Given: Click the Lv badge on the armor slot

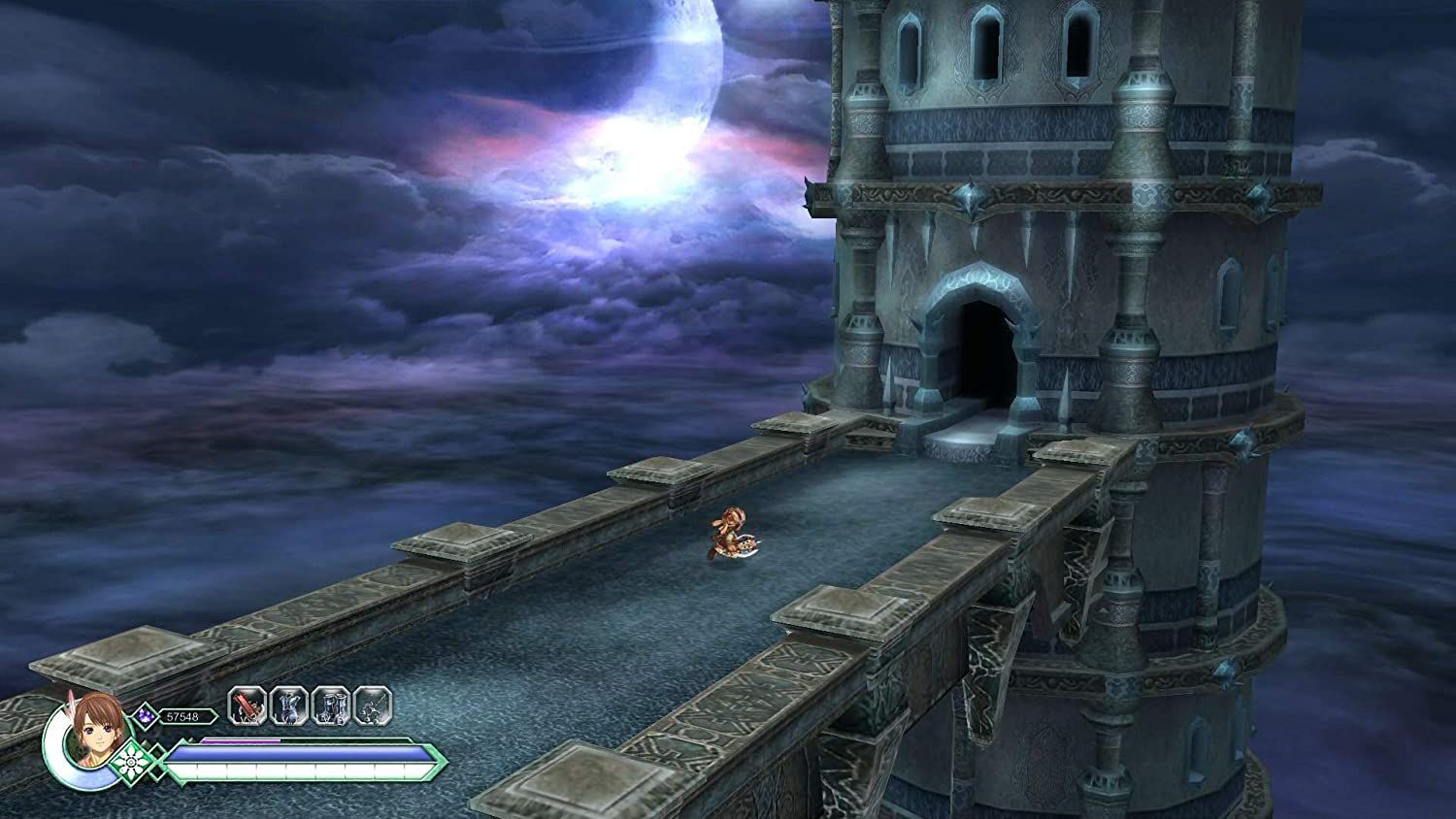Looking at the screenshot, I should (x=282, y=719).
